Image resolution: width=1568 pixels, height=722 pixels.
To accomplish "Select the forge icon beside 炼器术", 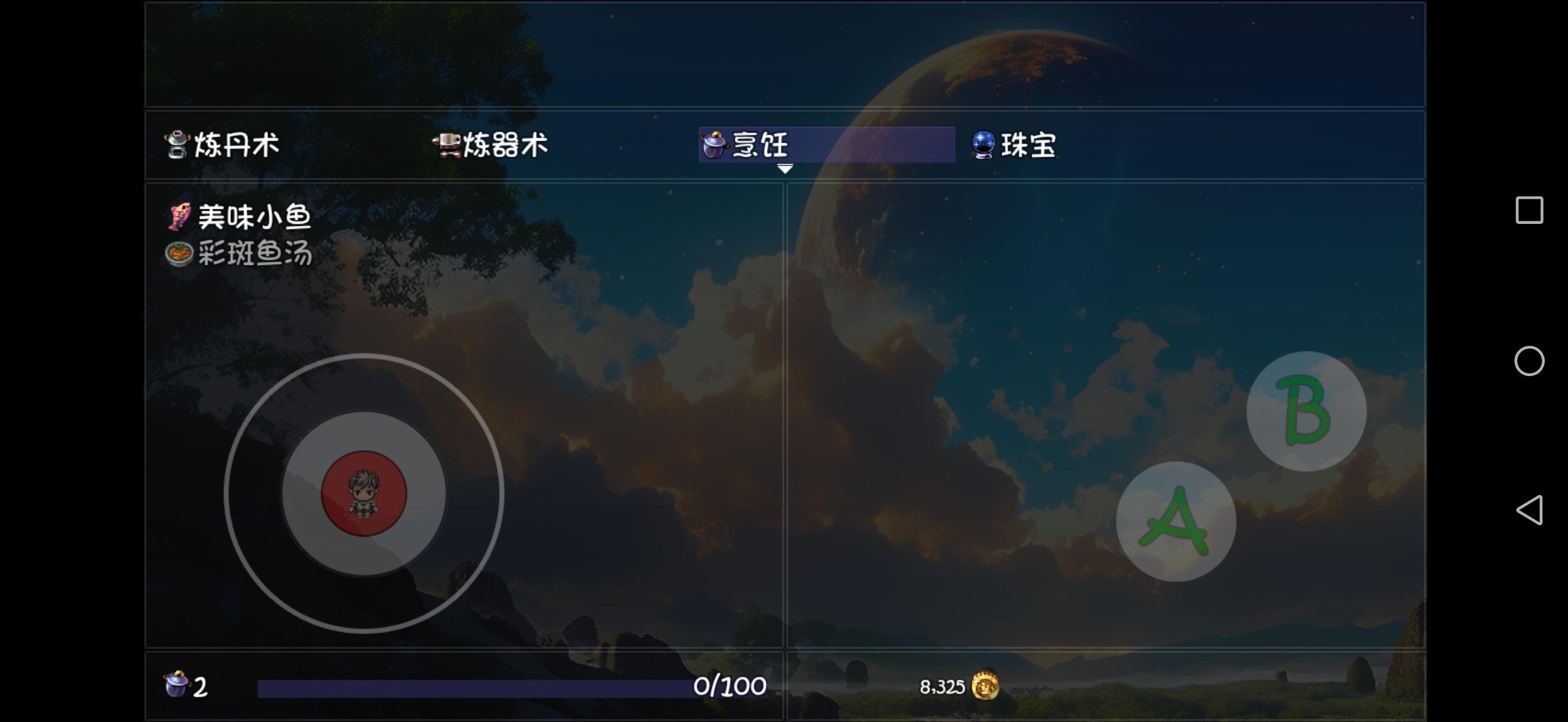I will coord(447,145).
